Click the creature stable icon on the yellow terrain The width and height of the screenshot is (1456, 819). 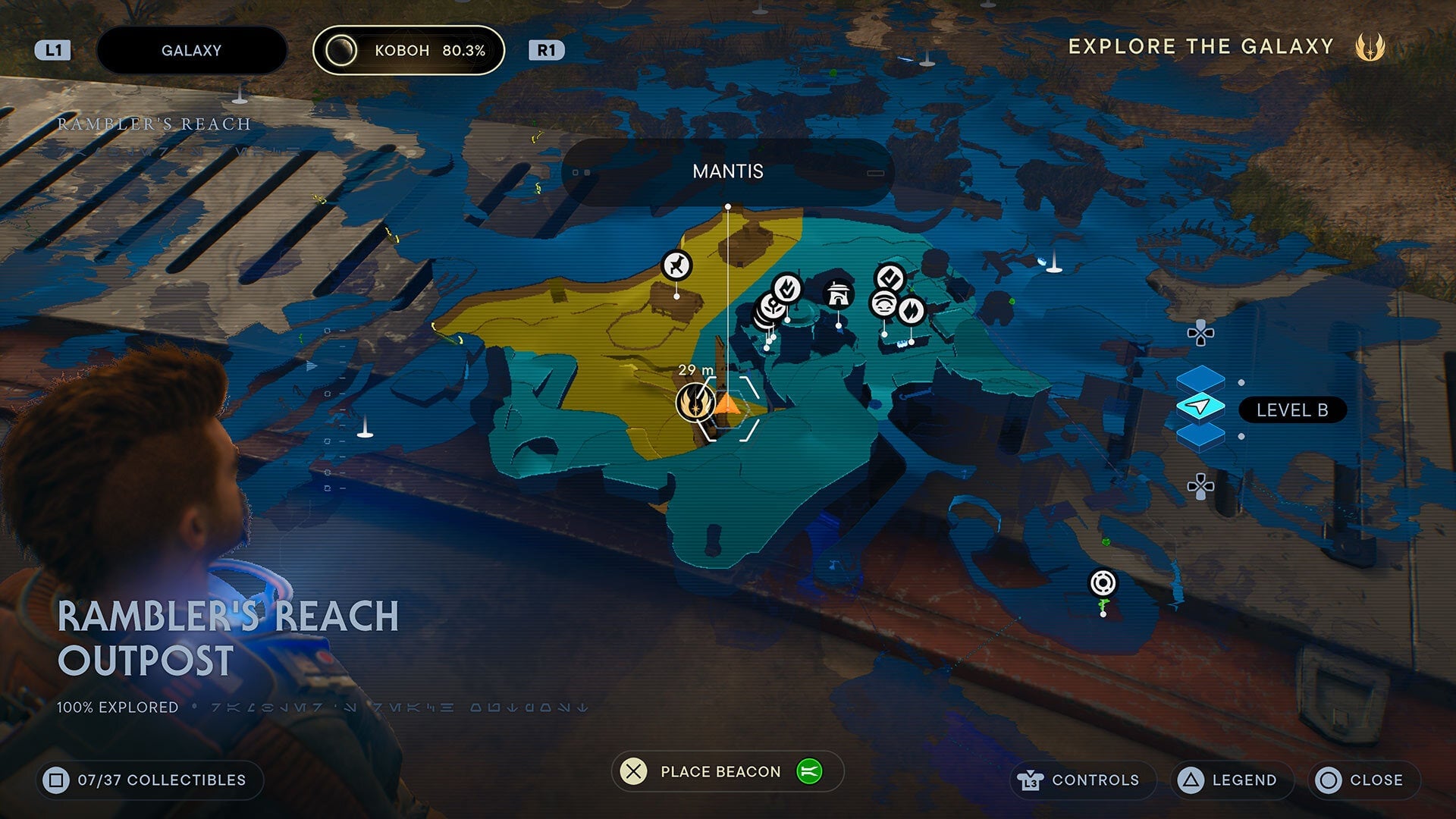[x=676, y=266]
